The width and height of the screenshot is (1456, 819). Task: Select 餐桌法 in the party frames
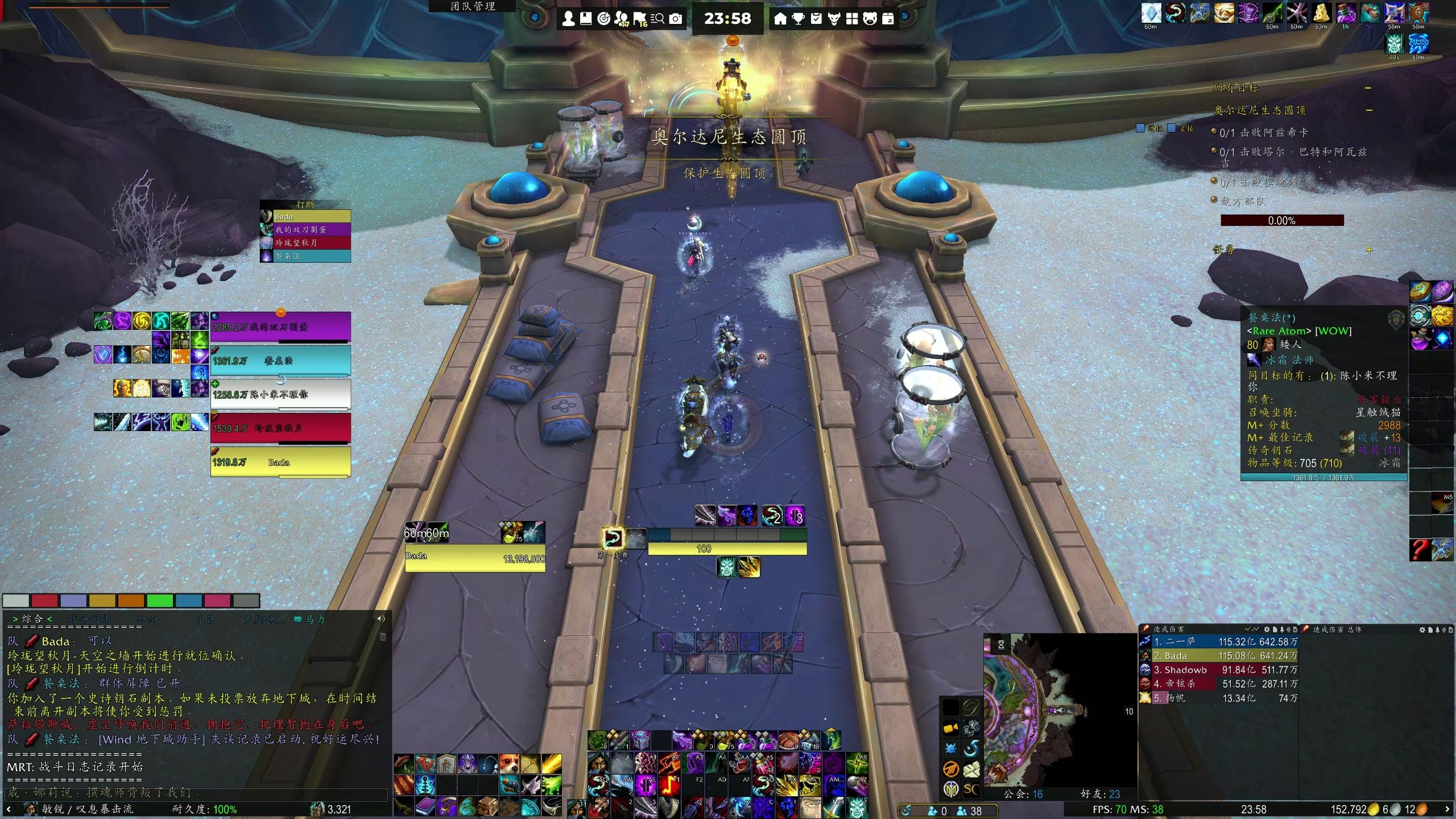tap(280, 361)
